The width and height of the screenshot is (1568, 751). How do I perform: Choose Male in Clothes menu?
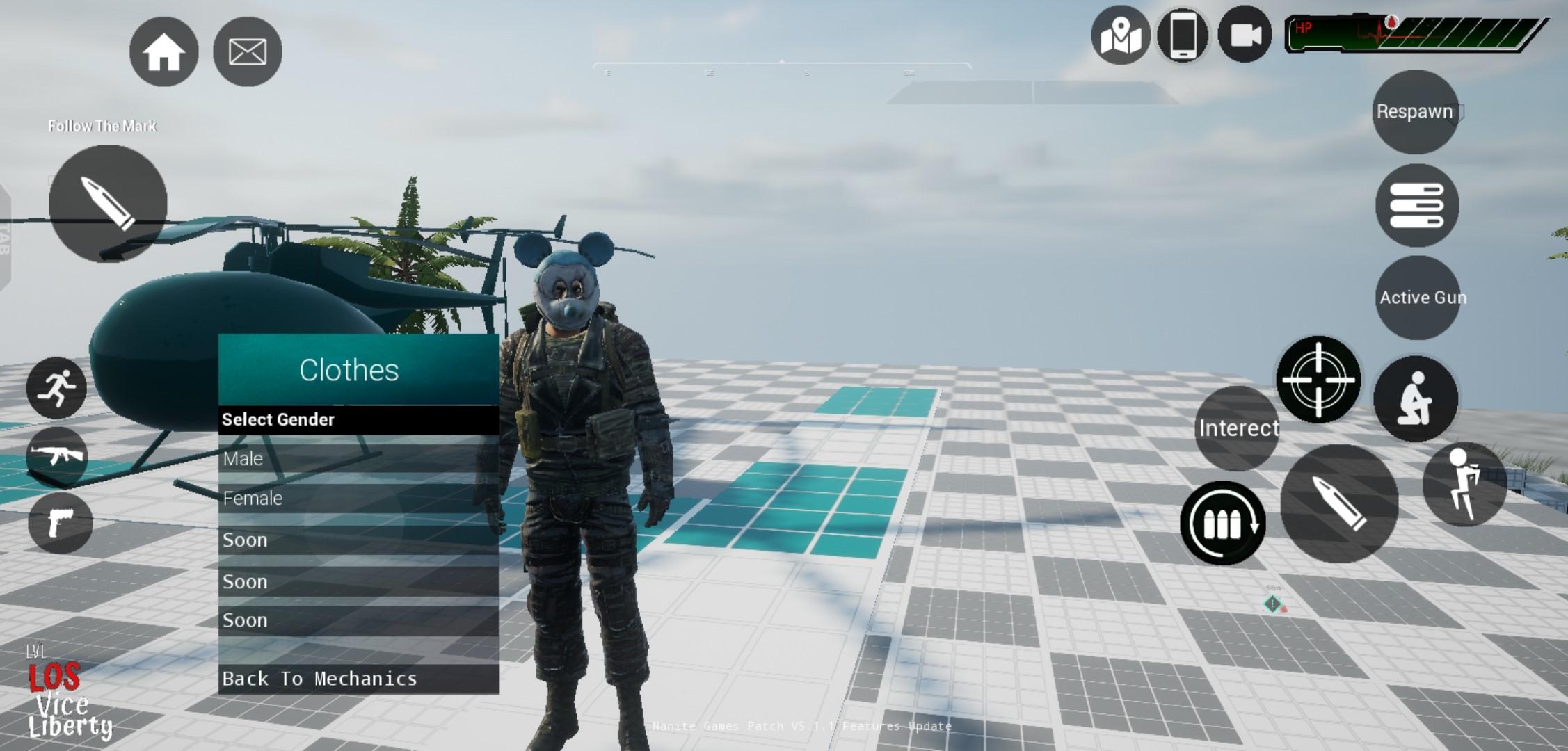[358, 458]
